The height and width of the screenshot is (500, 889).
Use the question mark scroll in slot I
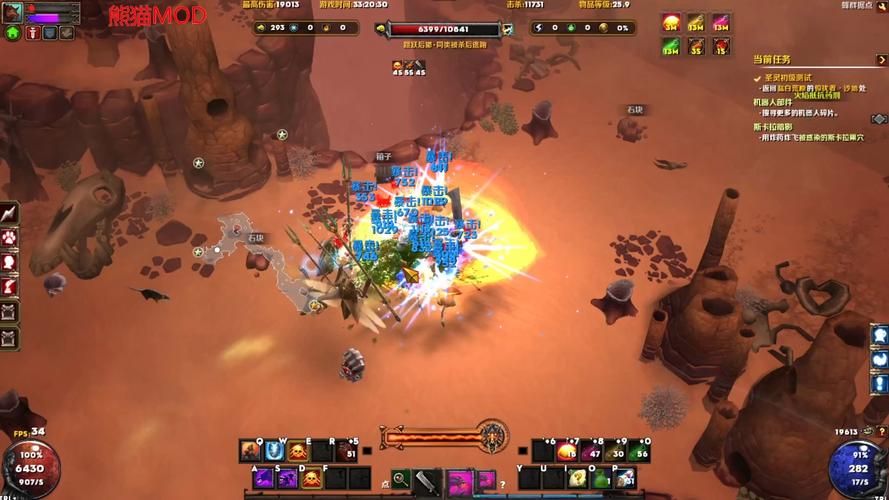click(x=577, y=479)
